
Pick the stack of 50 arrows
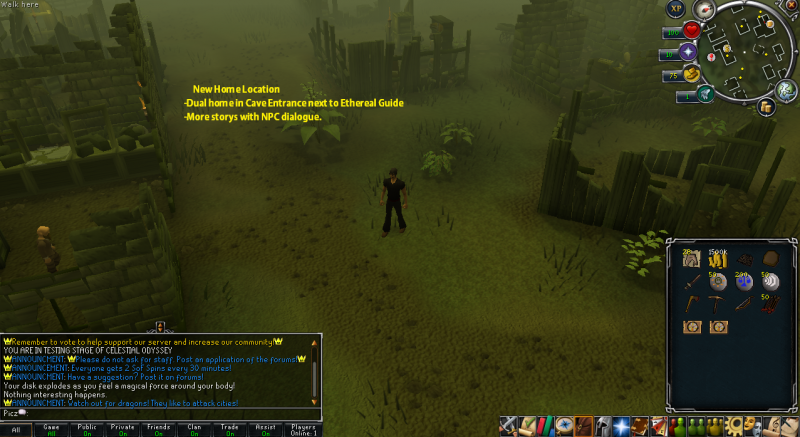coord(770,304)
